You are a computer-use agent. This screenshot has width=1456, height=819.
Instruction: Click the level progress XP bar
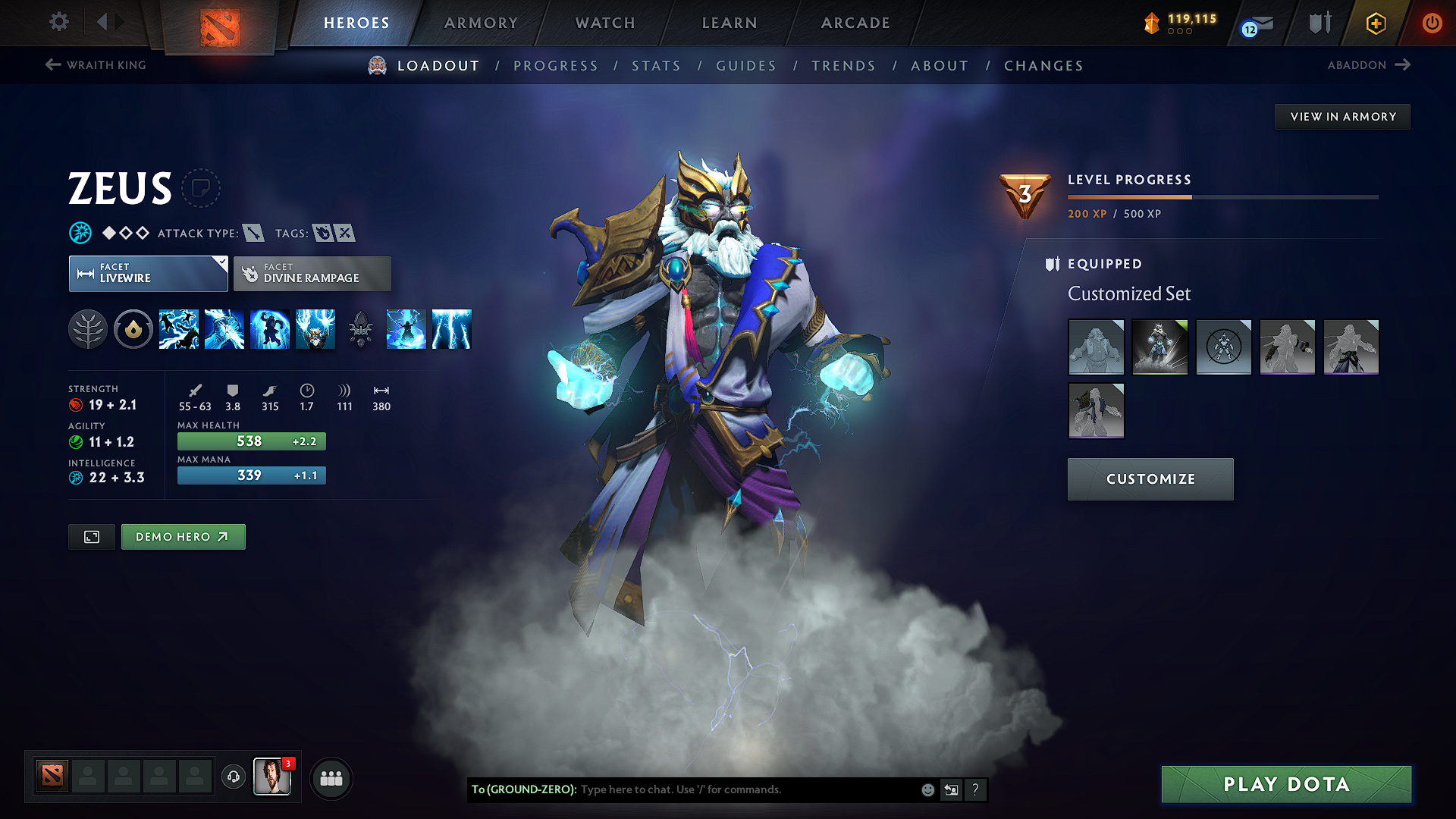pyautogui.click(x=1222, y=196)
